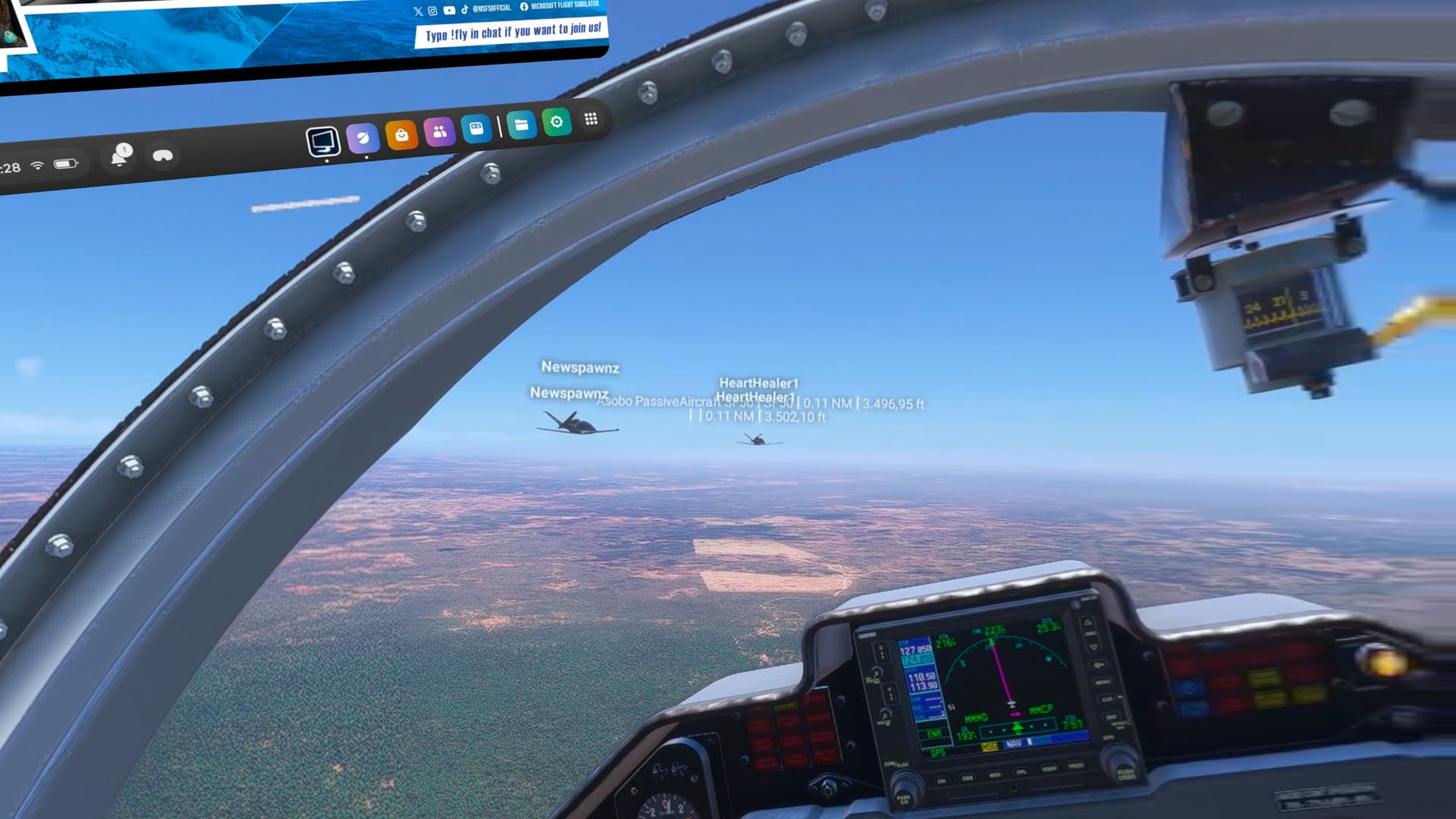
Task: Open the Files app icon
Action: (521, 123)
